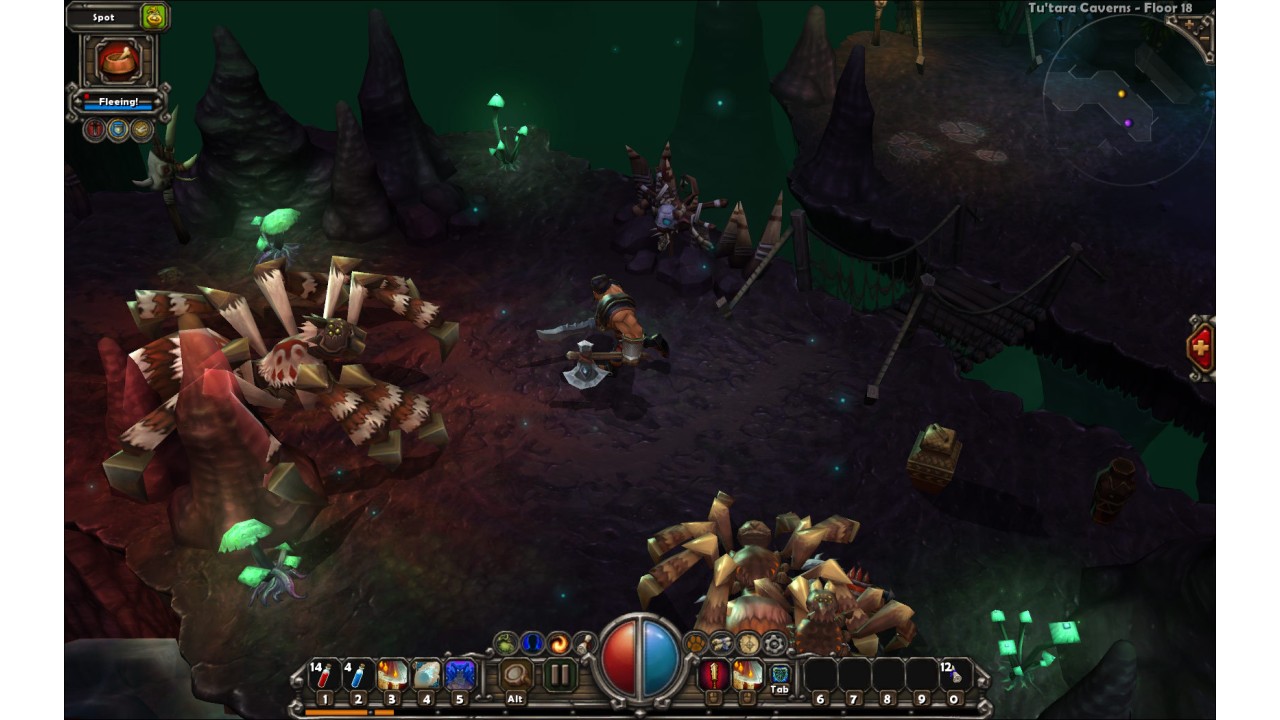Viewport: 1280px width, 720px height.
Task: Open the orange swirl skills icon
Action: (558, 643)
